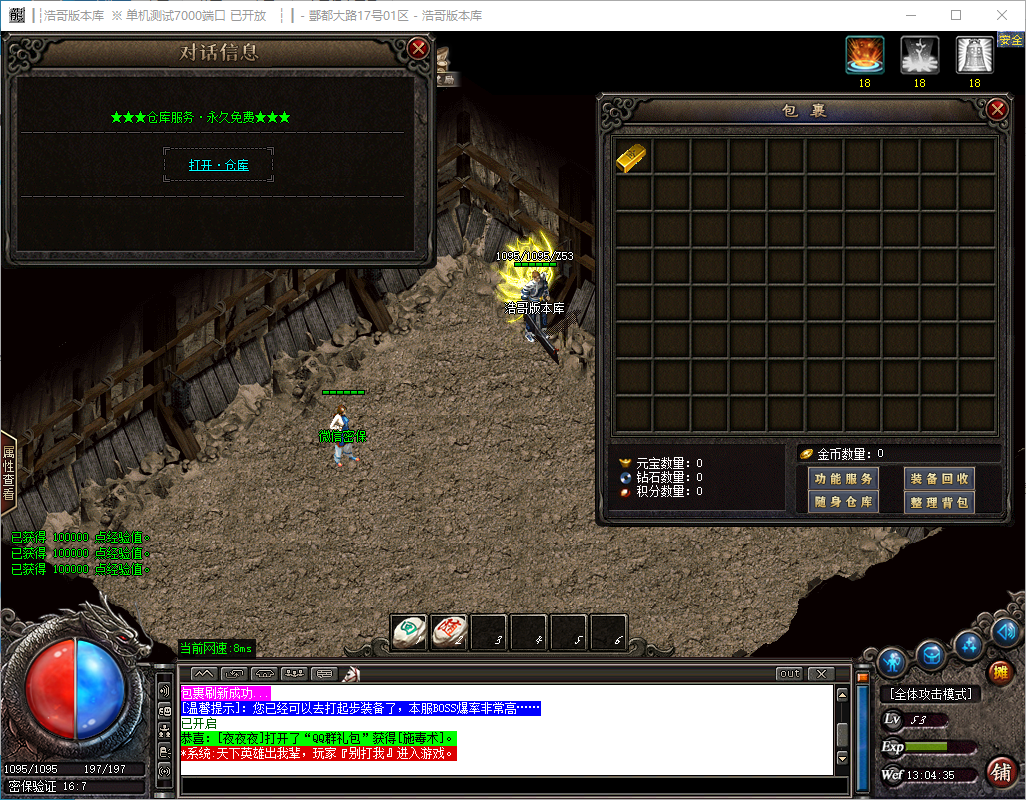This screenshot has height=800, width=1026.
Task: Select the gold bar in the bag
Action: pos(632,158)
